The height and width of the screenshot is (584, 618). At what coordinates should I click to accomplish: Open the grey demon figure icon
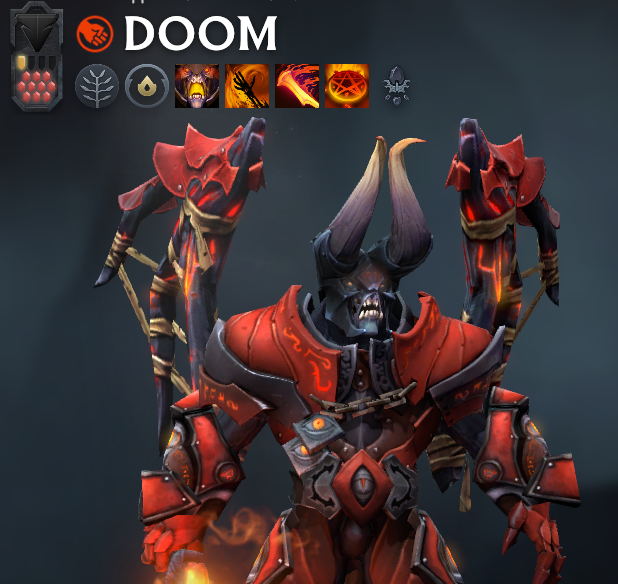pos(397,87)
